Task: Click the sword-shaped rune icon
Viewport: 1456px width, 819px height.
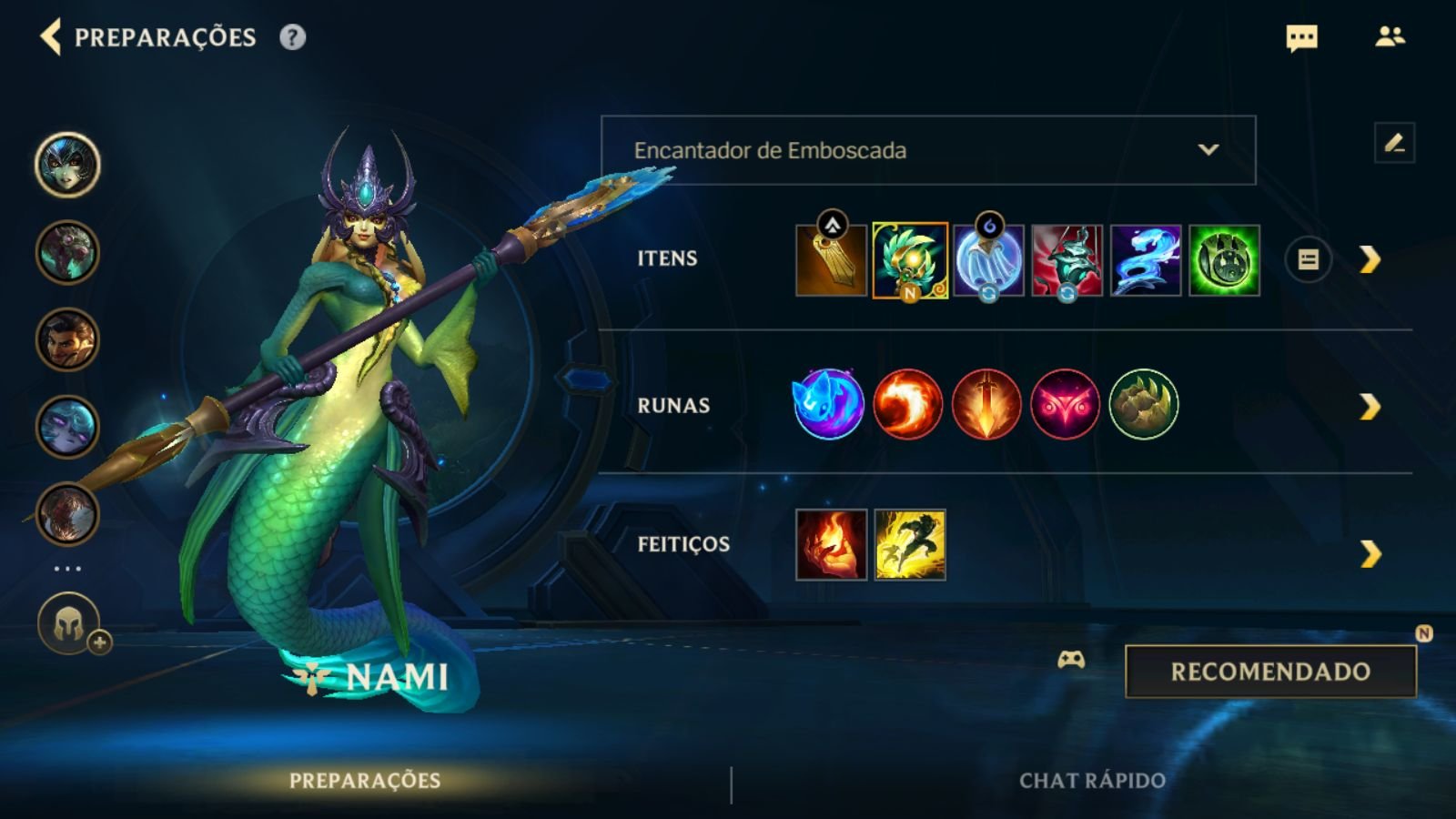Action: [x=986, y=404]
